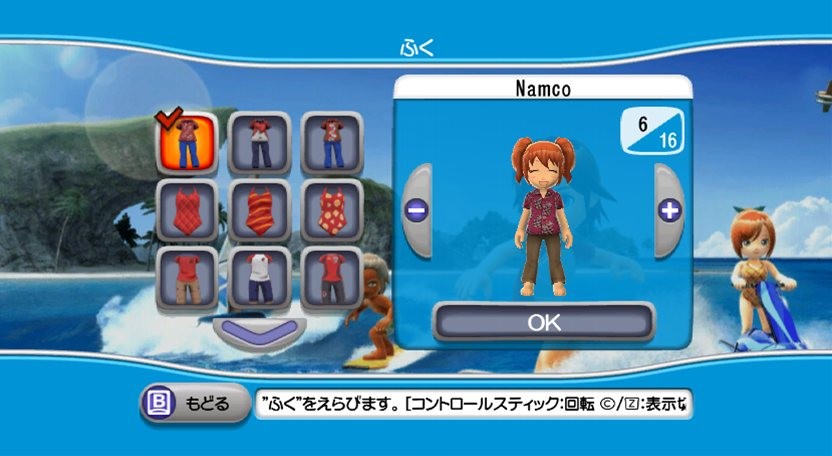Viewport: 832px width, 456px height.
Task: Pick the striped red-orange swimsuit
Action: pyautogui.click(x=259, y=211)
